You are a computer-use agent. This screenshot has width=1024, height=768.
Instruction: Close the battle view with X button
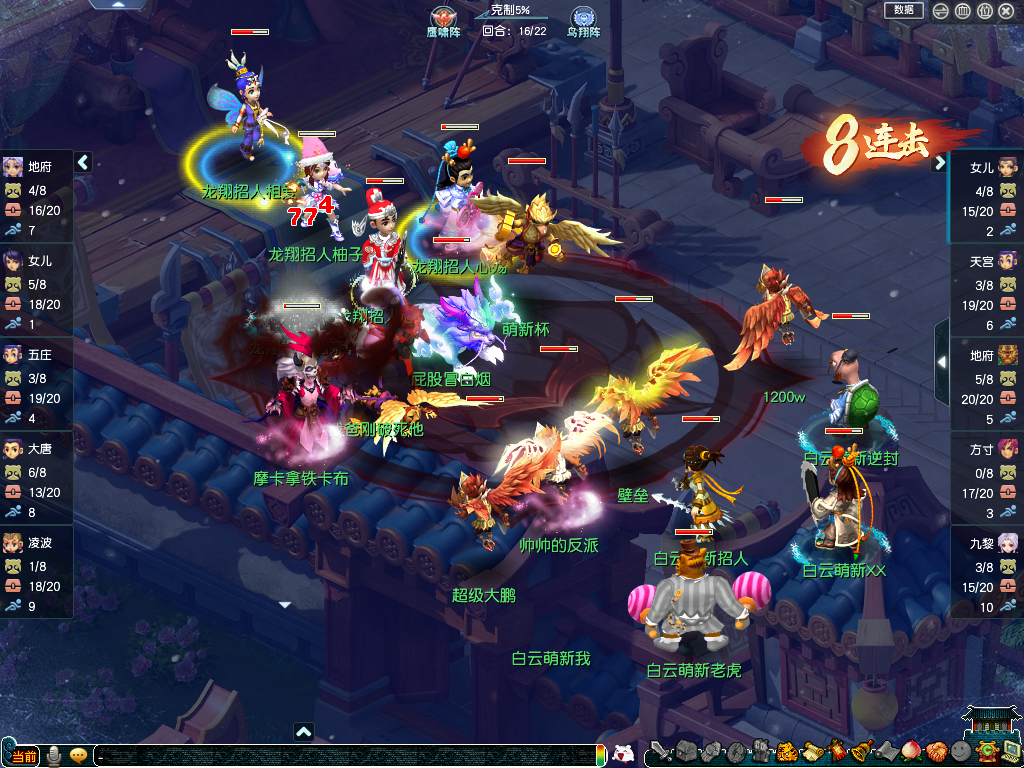[x=1006, y=11]
